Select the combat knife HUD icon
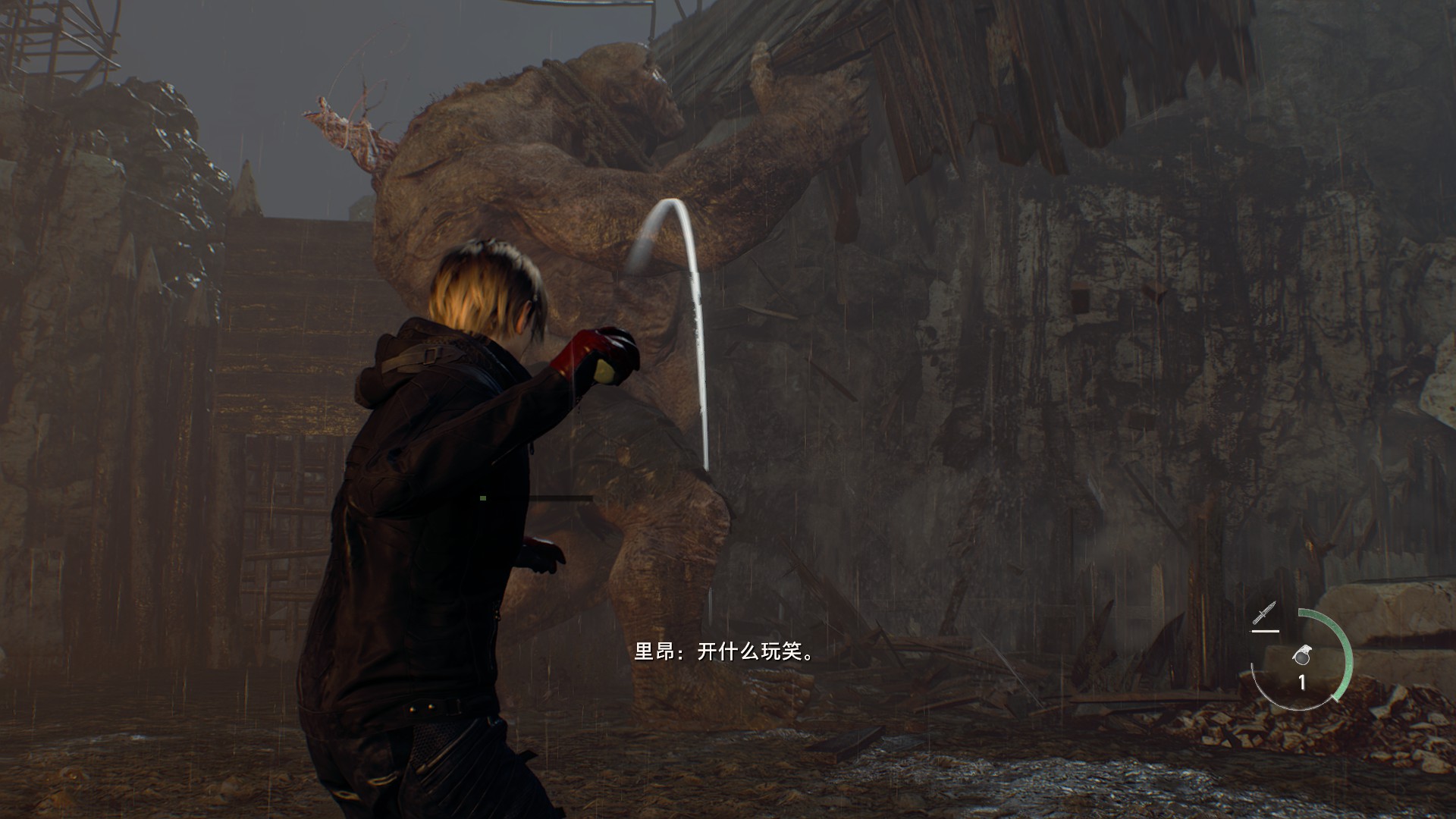Viewport: 1456px width, 819px height. pos(1265,613)
